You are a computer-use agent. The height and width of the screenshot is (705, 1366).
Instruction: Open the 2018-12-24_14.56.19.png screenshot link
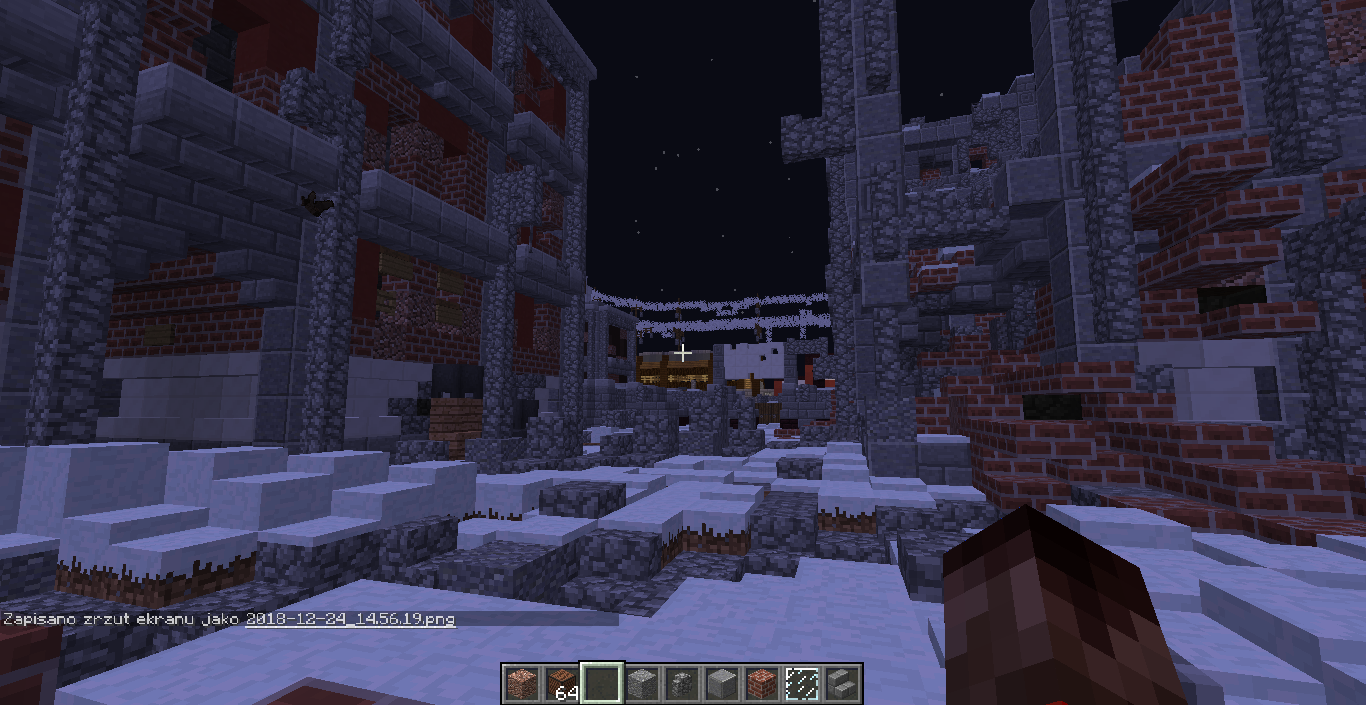(350, 619)
